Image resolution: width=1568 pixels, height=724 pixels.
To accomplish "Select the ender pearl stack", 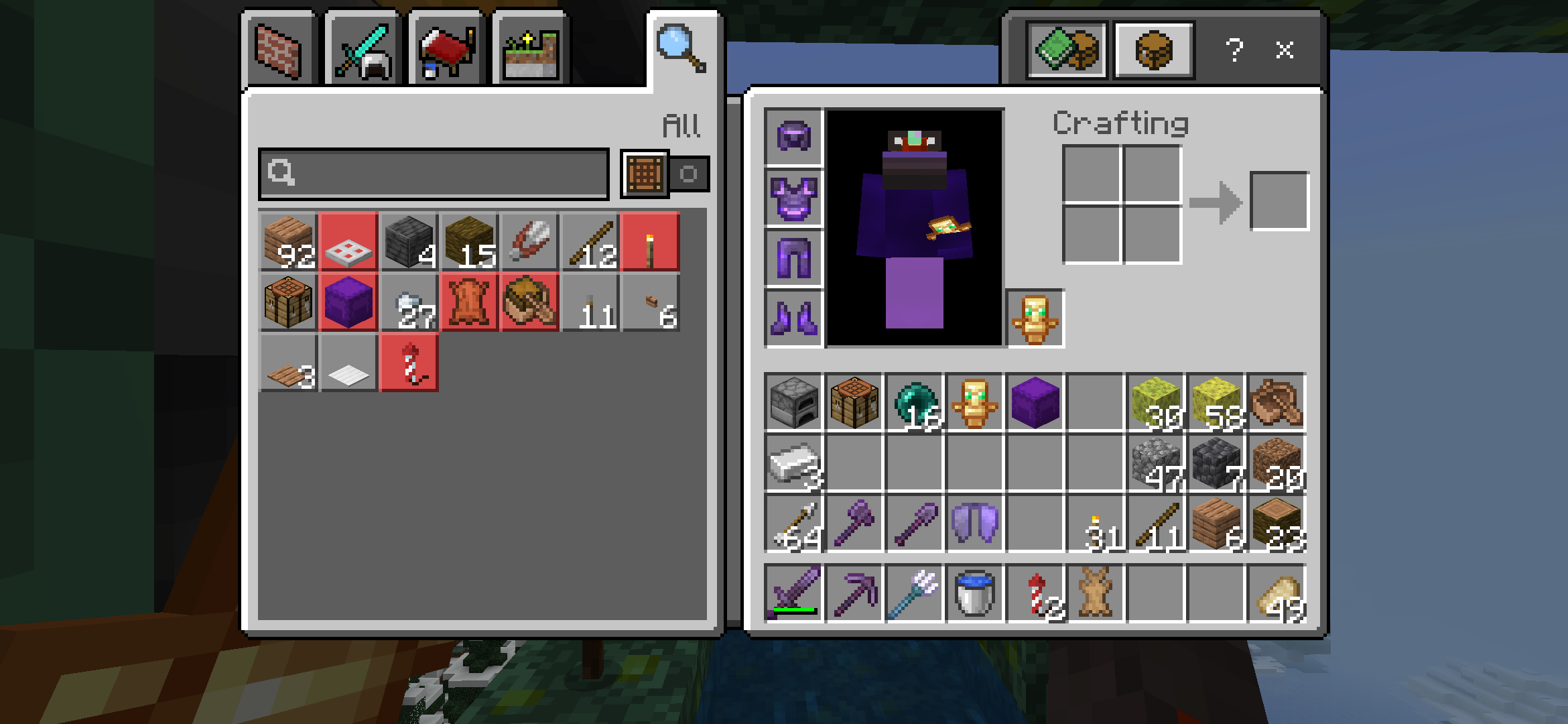I will click(x=915, y=402).
